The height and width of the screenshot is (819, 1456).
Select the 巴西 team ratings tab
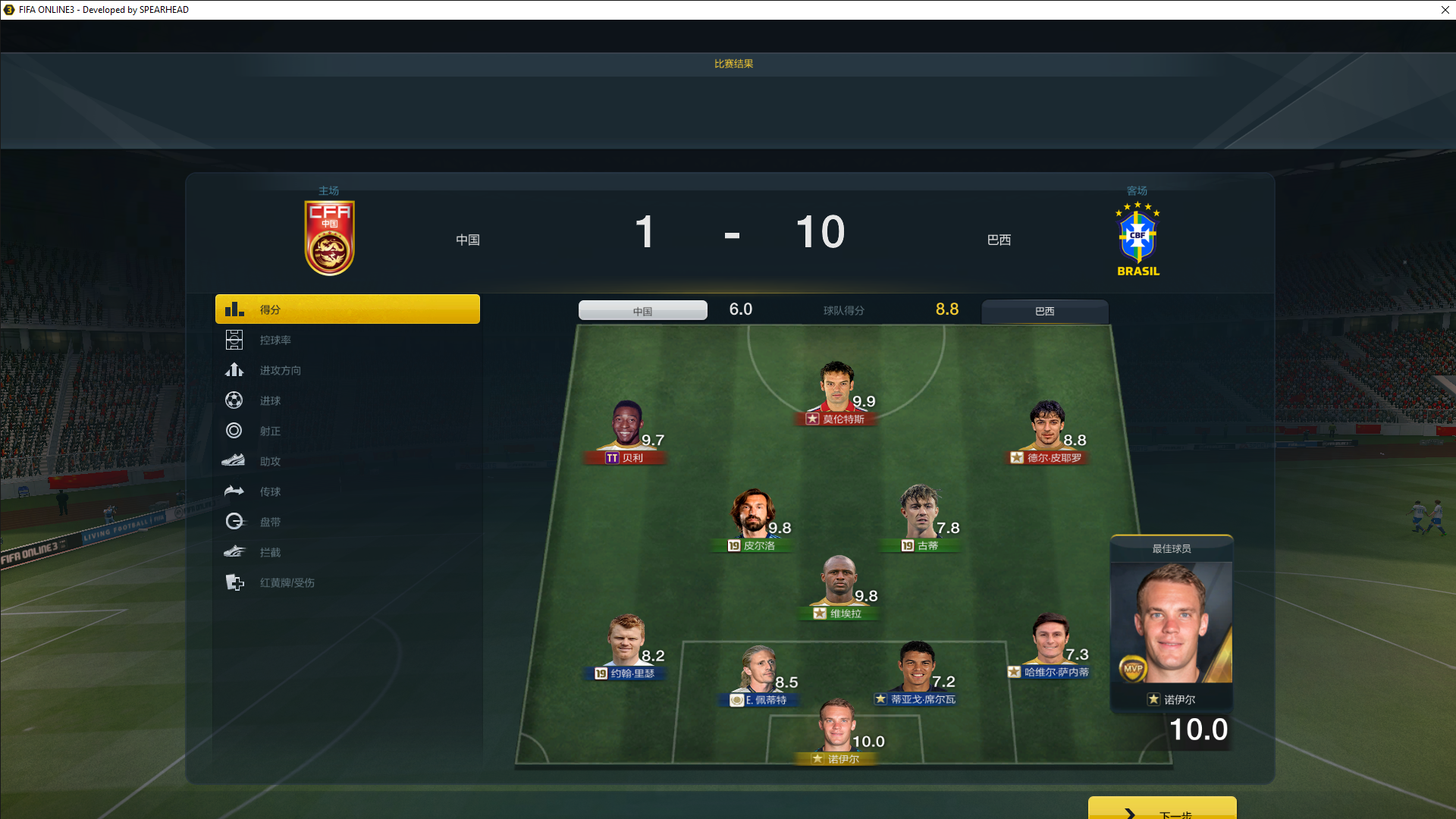tap(1044, 312)
